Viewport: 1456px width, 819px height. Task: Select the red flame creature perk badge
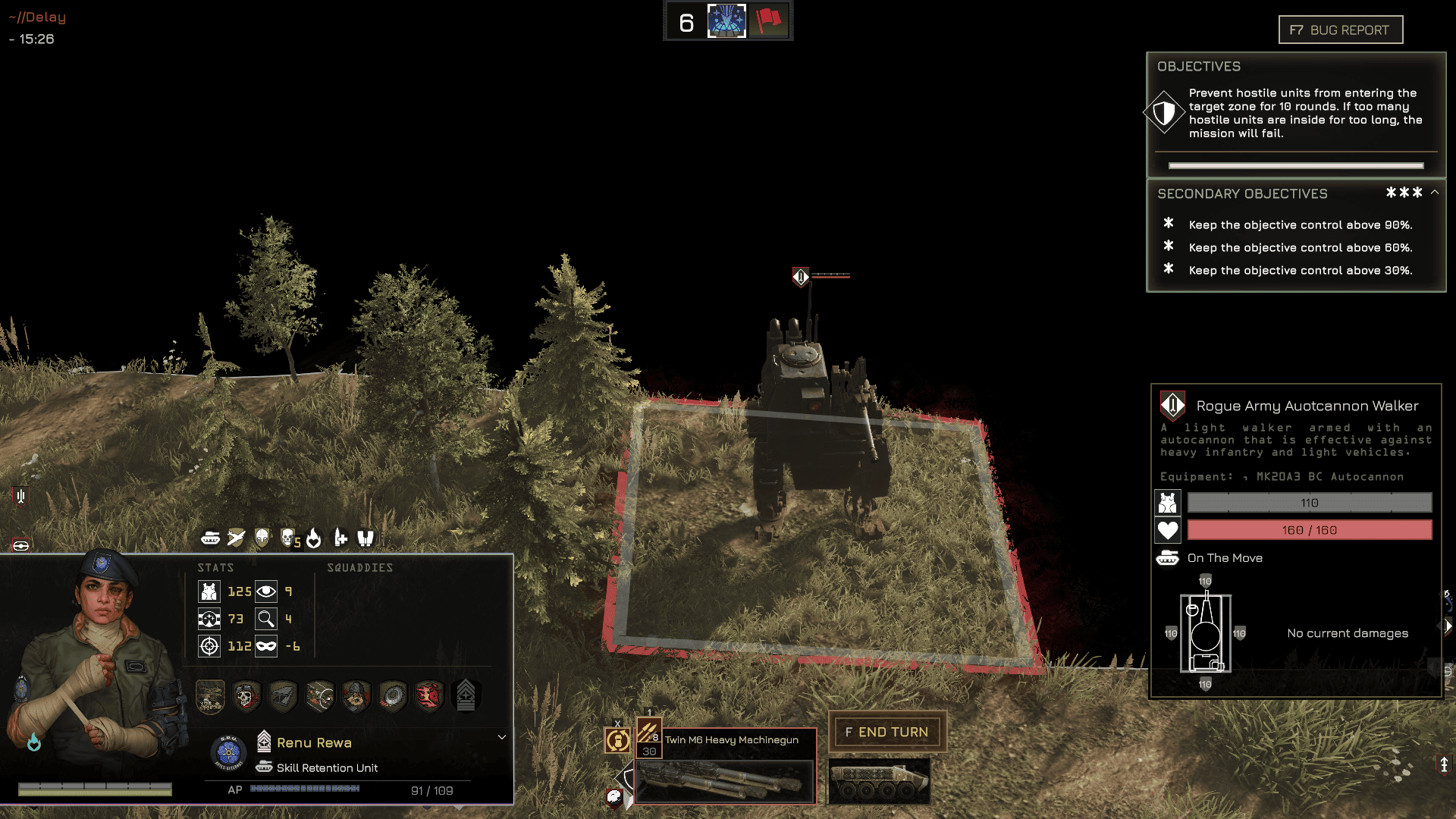click(x=428, y=696)
